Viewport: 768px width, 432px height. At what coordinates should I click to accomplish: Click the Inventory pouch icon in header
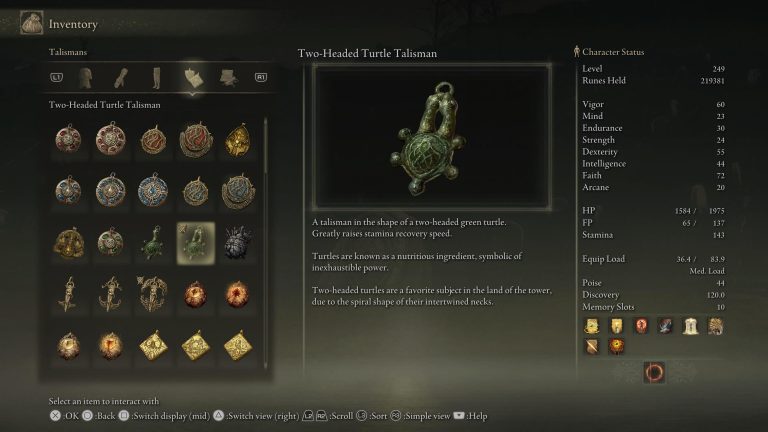click(x=30, y=22)
